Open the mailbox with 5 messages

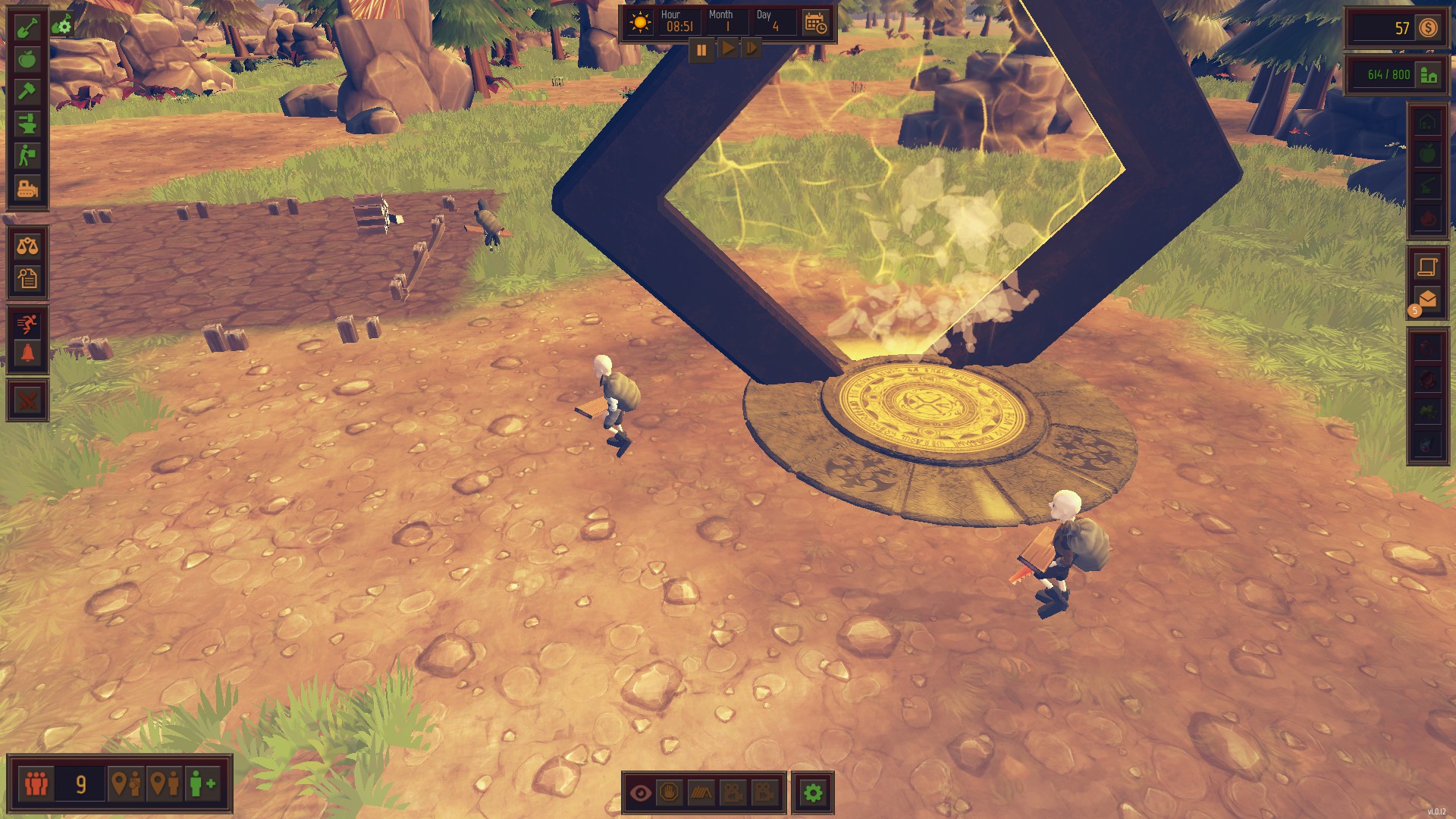tap(1427, 300)
